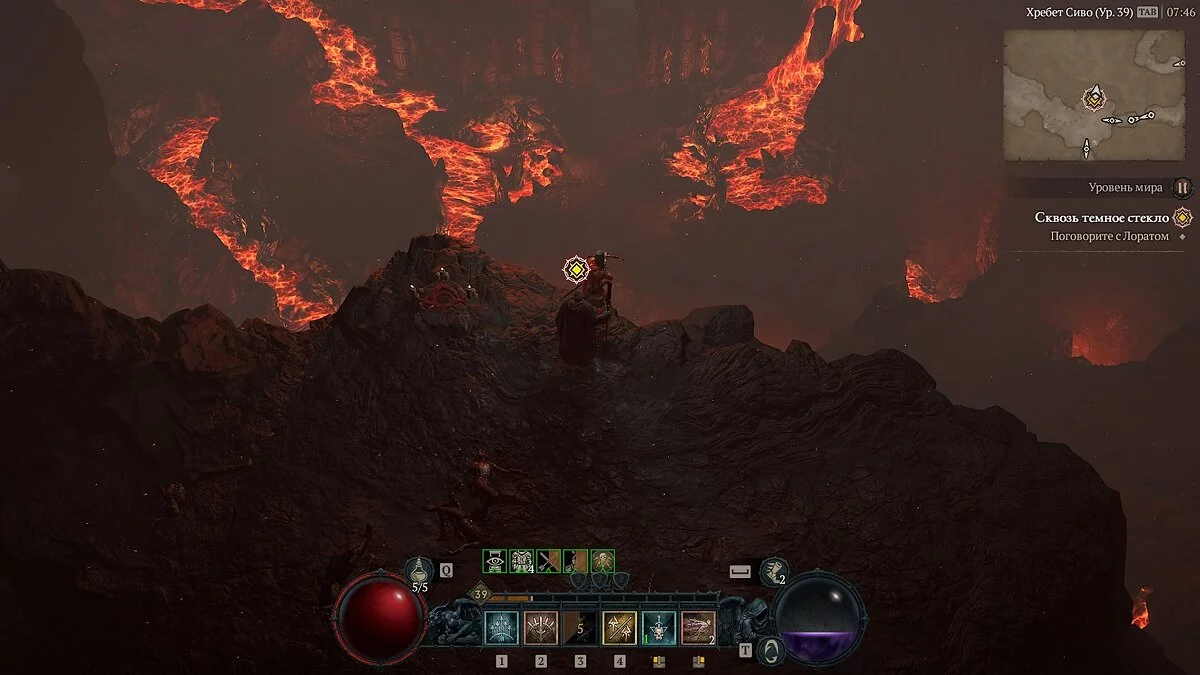This screenshot has width=1200, height=675.
Task: Trigger the evade boot icon
Action: 773,573
